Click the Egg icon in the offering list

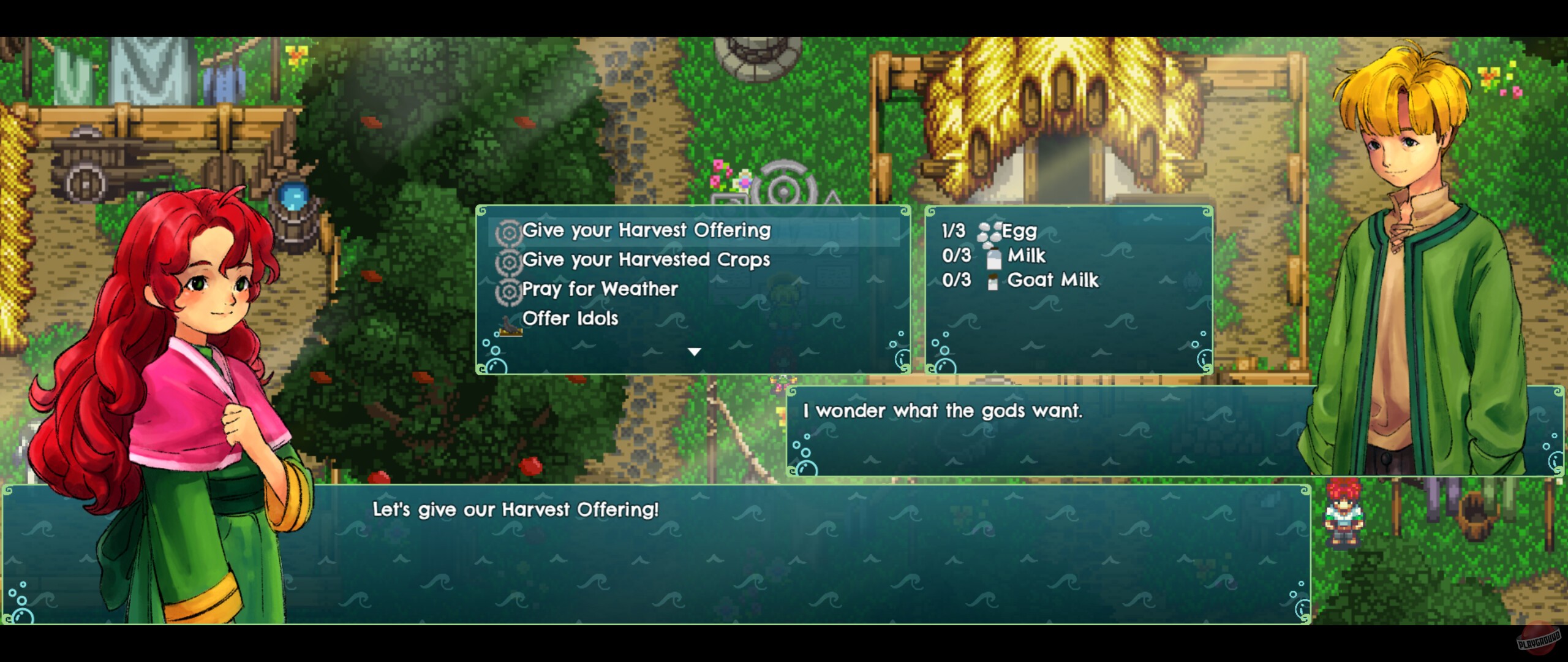coord(989,231)
